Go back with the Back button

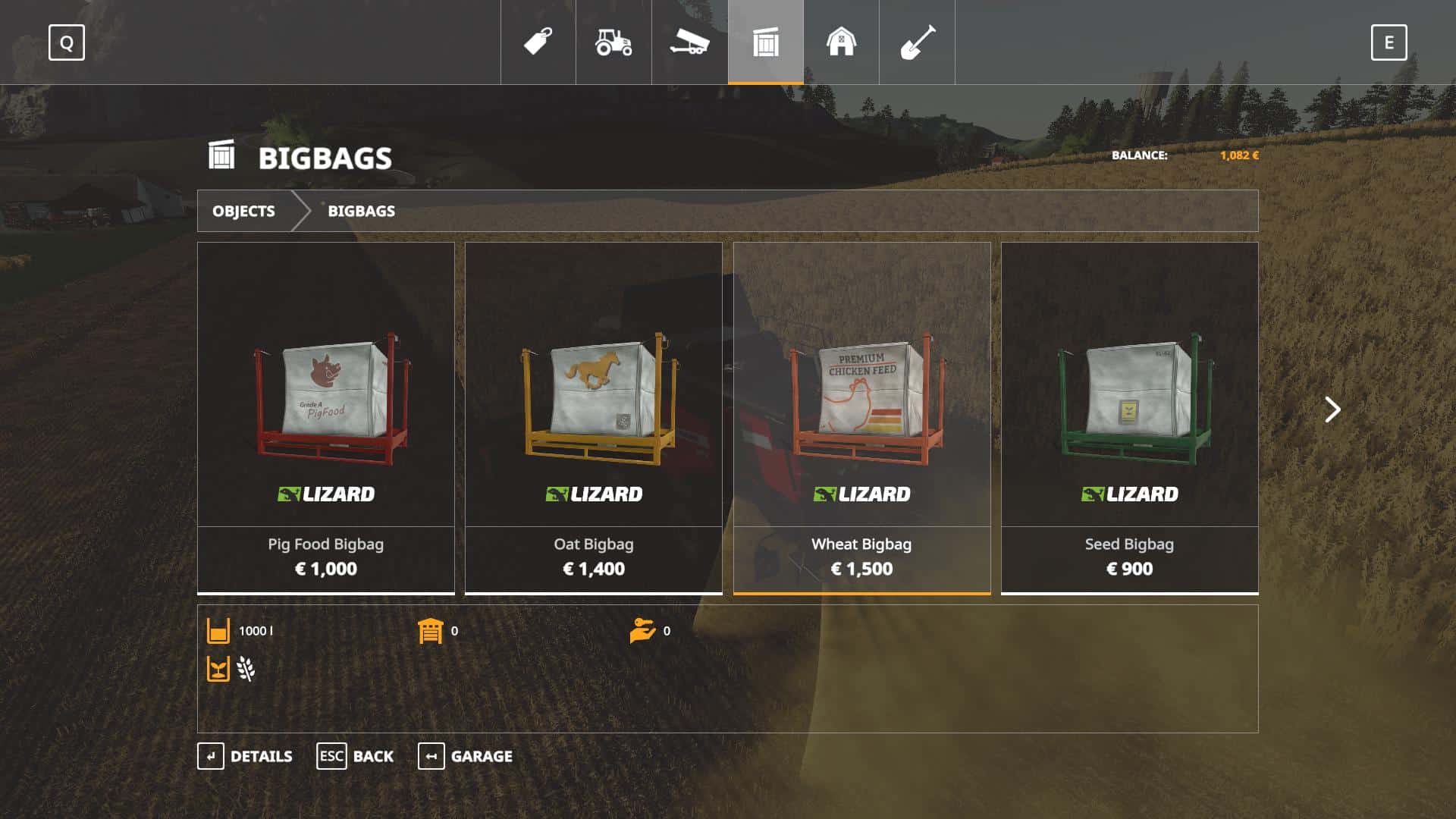coord(355,756)
